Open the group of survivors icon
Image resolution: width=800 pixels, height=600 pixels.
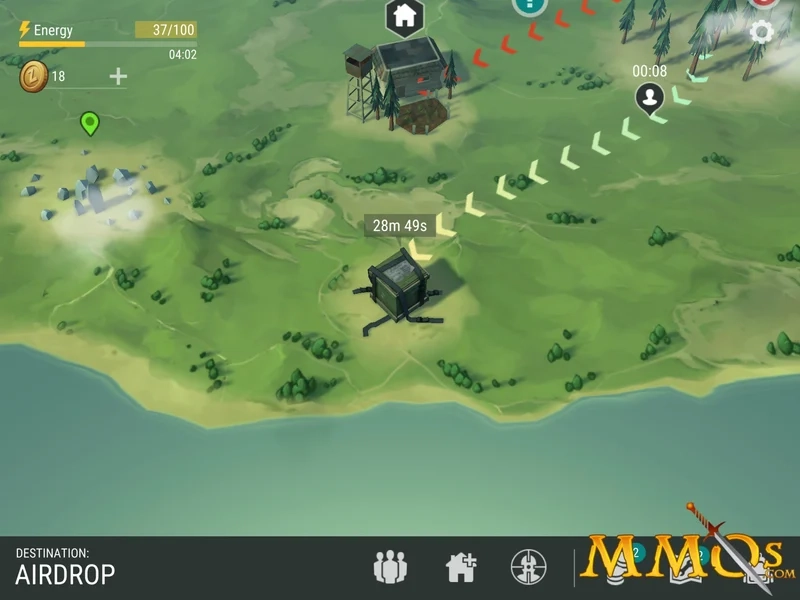(390, 567)
